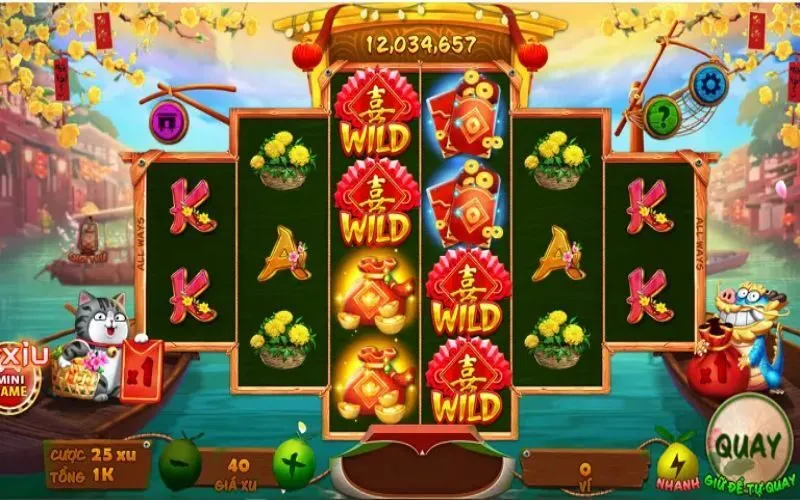Decrease the bet with the dark coconut minus
Viewport: 800px width, 500px height.
tap(180, 465)
